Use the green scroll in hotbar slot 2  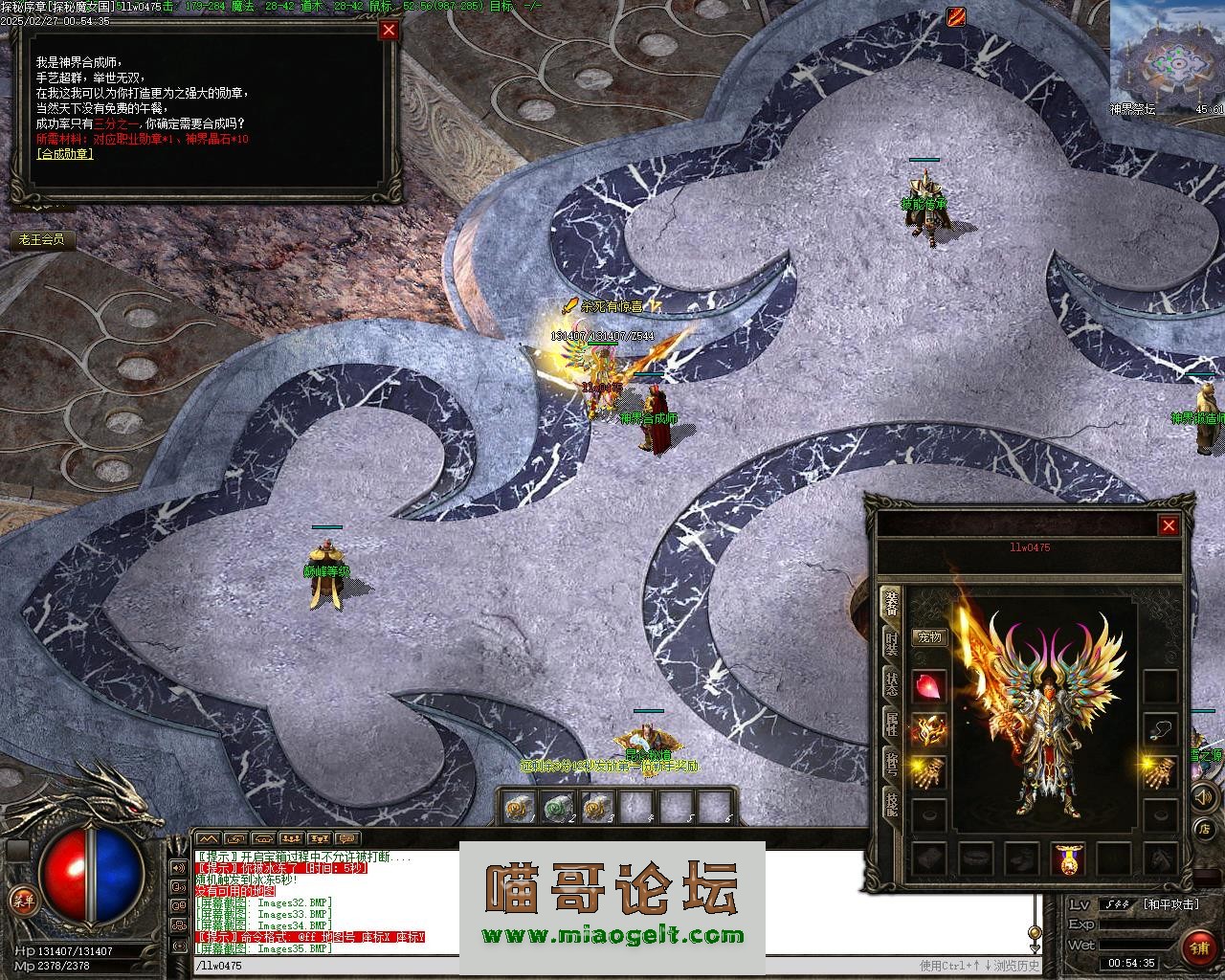click(555, 808)
